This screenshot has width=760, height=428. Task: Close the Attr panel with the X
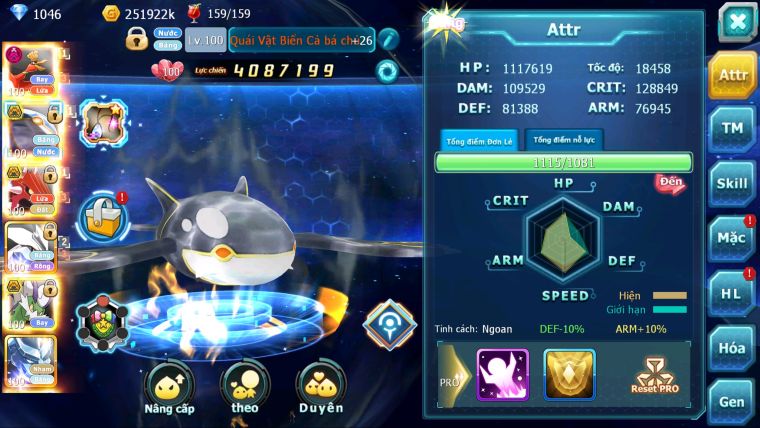click(x=735, y=22)
